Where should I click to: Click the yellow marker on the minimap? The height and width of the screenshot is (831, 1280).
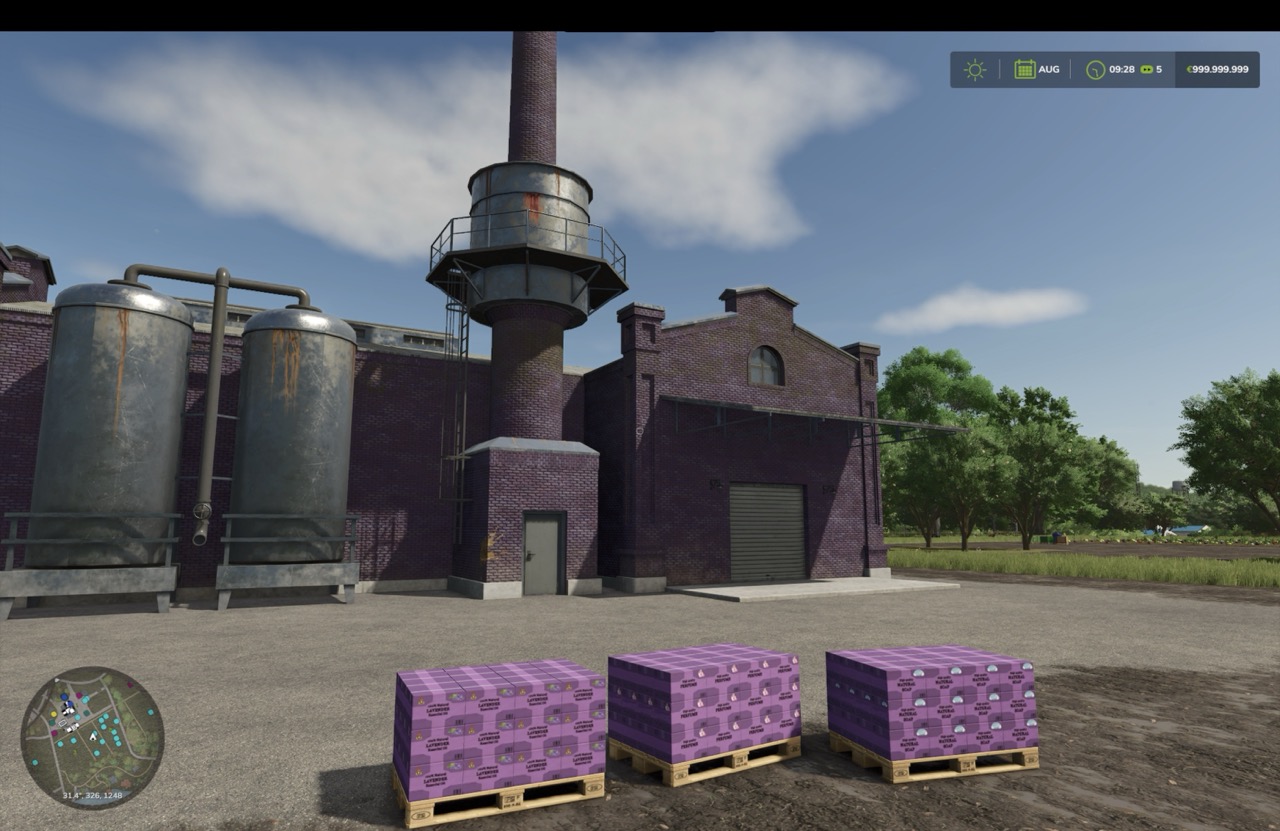53,714
